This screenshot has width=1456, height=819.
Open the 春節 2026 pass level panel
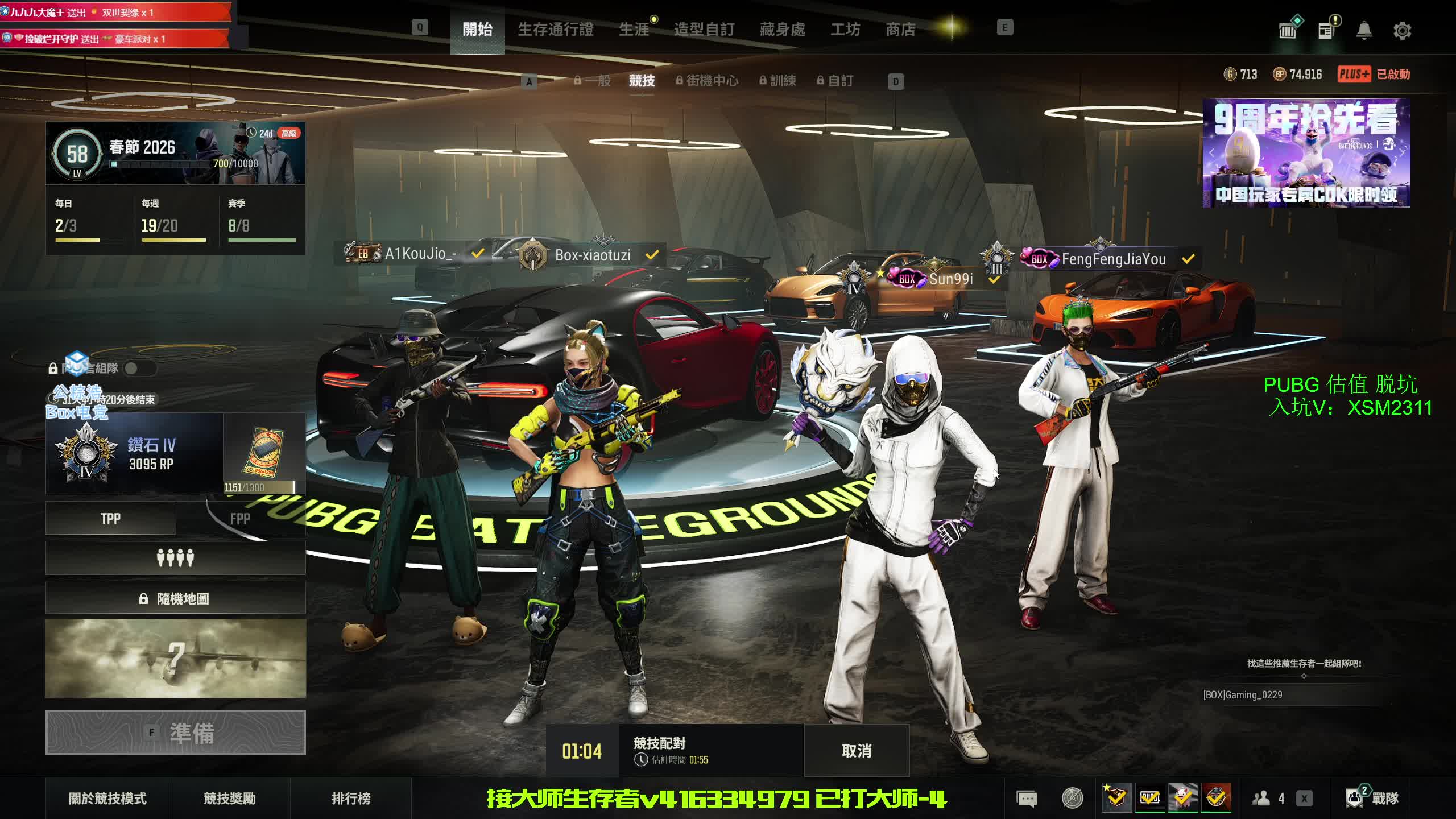[x=175, y=153]
